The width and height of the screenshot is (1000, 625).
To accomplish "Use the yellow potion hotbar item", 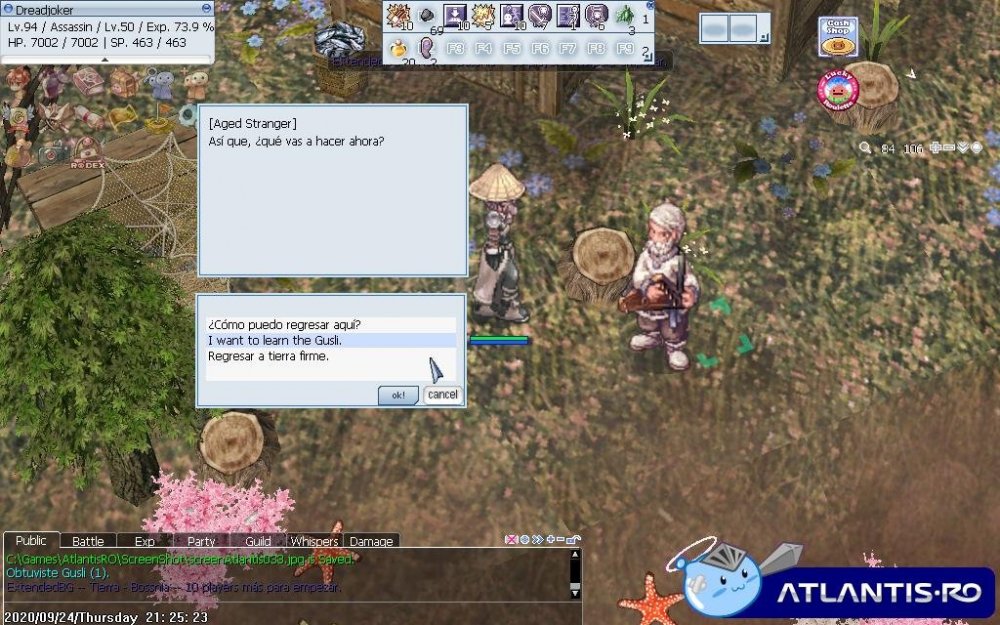I will click(x=398, y=47).
